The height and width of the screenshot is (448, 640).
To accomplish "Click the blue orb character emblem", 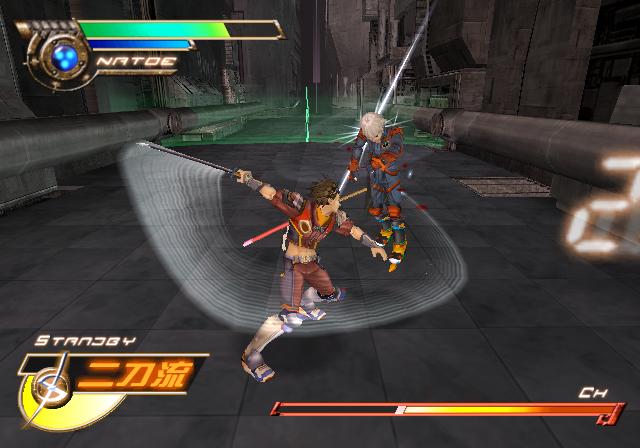I will (x=64, y=57).
